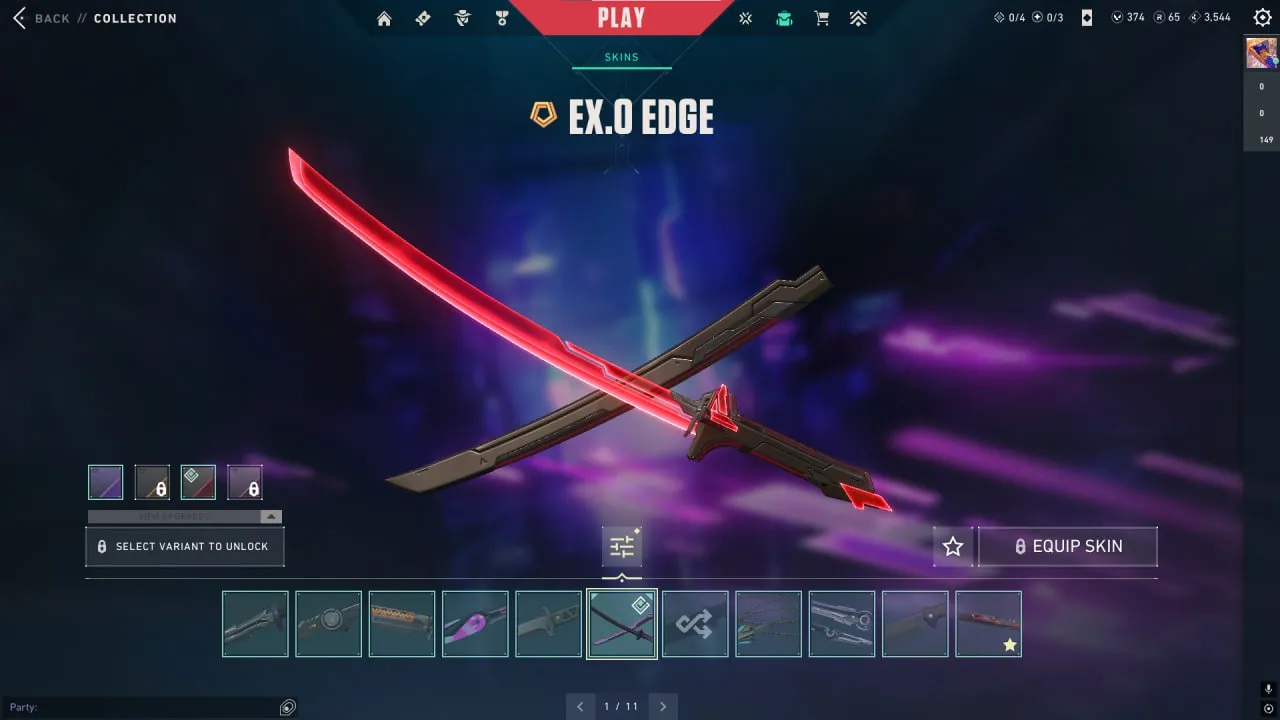Viewport: 1280px width, 720px height.
Task: Toggle the favorite star for EX.0 Edge
Action: pos(952,546)
